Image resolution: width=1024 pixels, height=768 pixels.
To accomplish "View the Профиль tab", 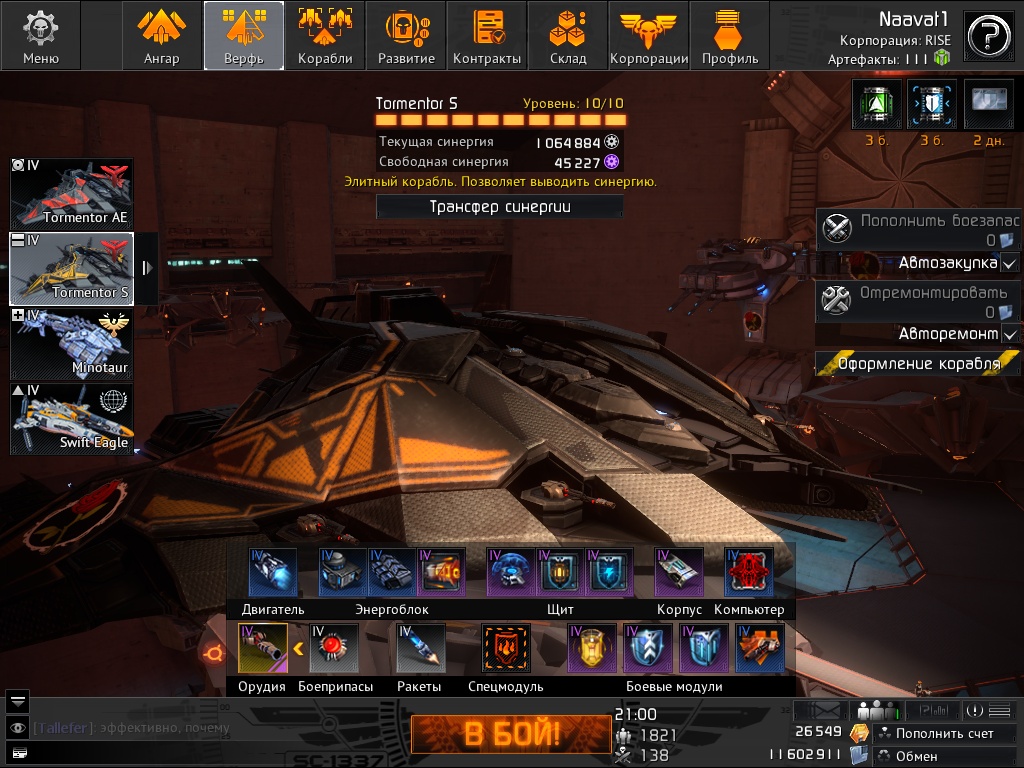I will pos(730,35).
